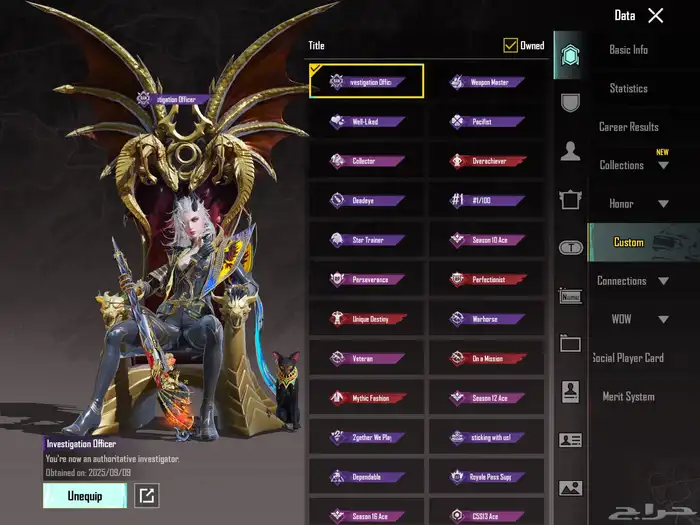Choose the Well-Liked title

366,122
